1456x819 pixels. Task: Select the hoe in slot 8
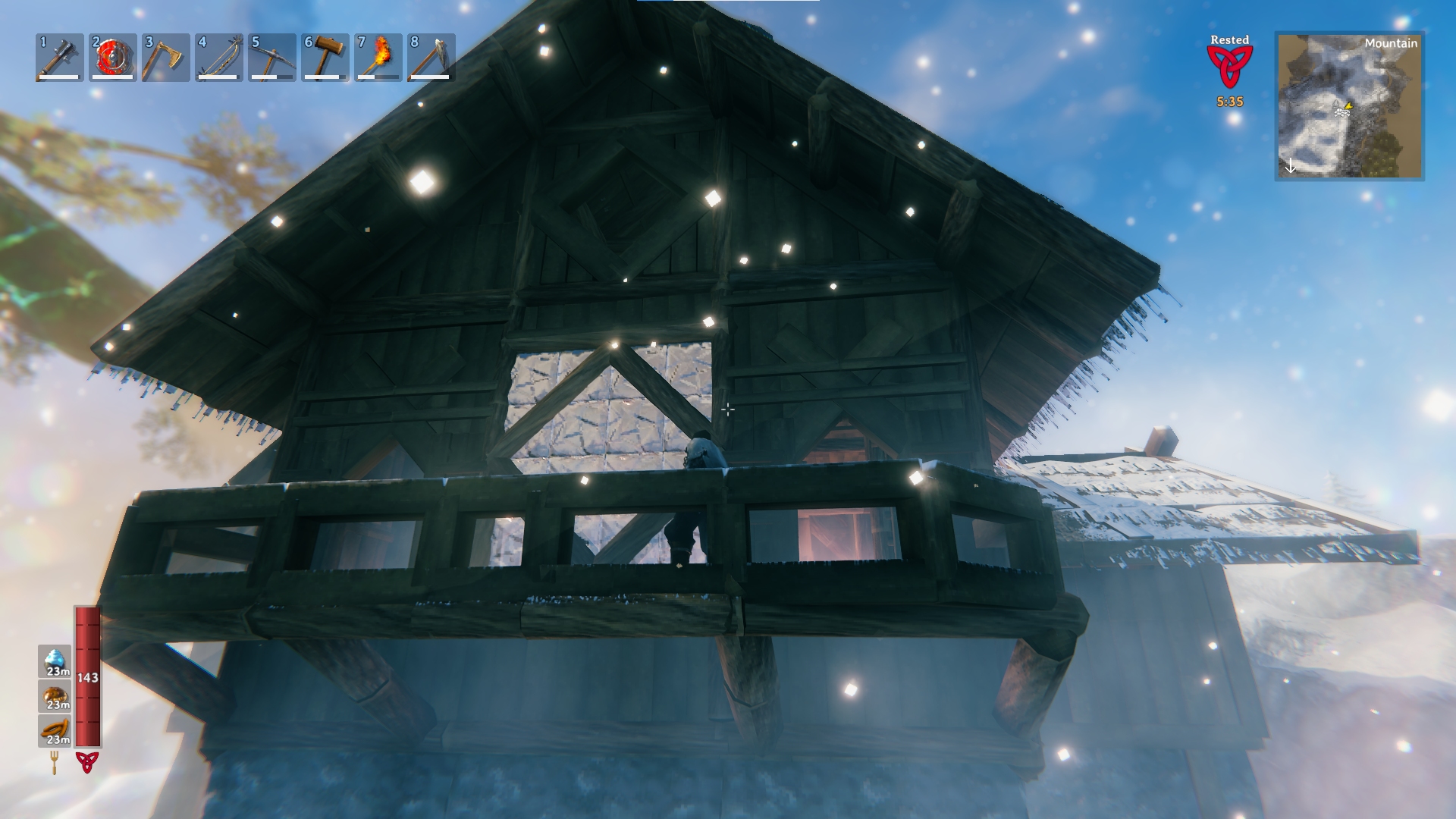[x=431, y=57]
